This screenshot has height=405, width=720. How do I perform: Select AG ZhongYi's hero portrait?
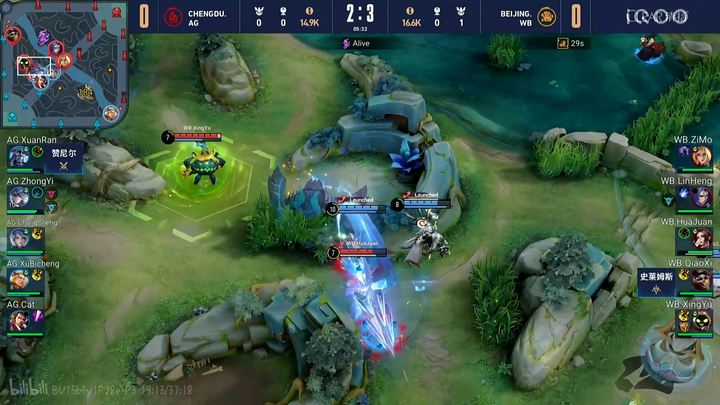tap(19, 198)
